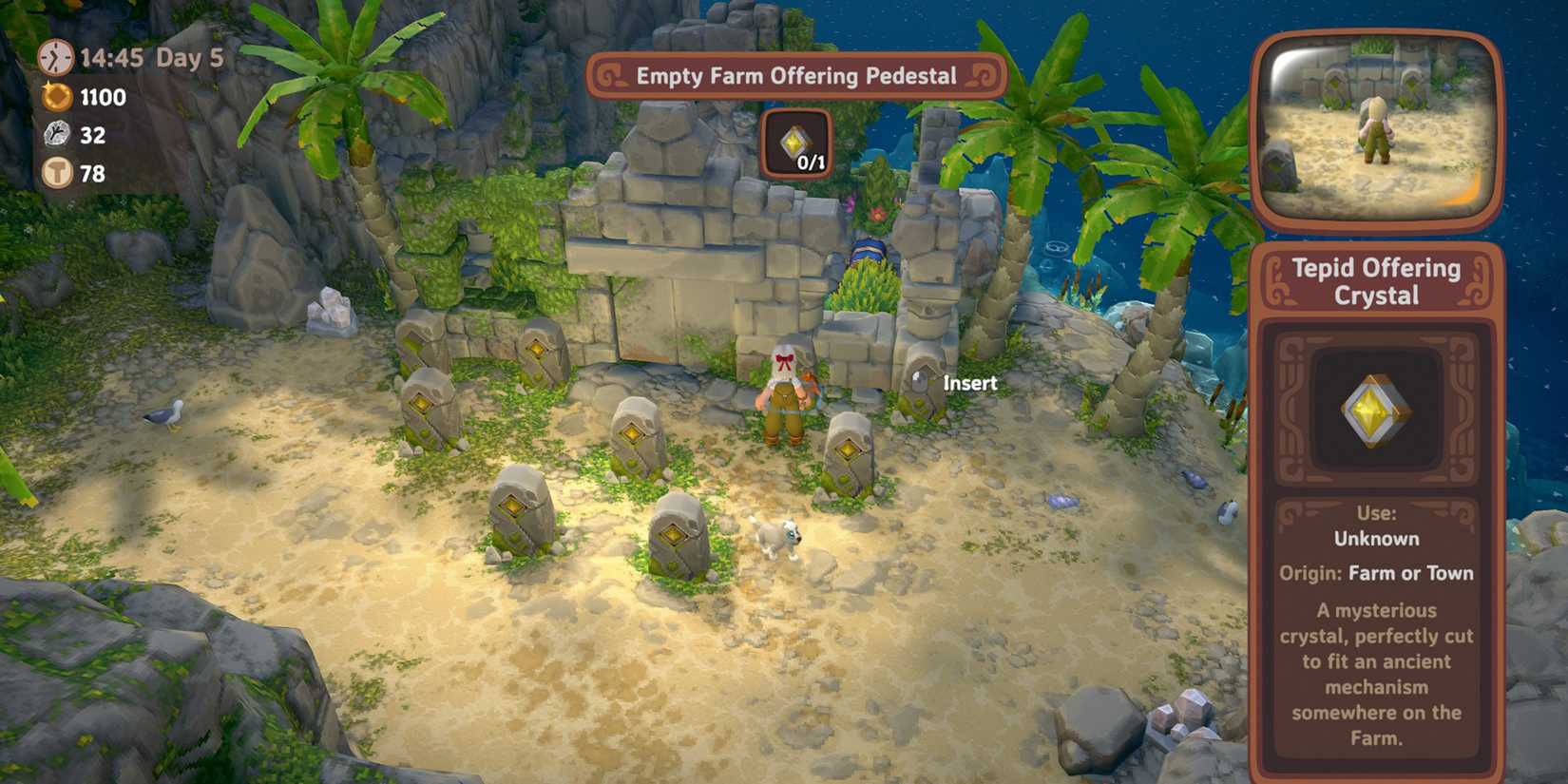This screenshot has height=784, width=1568.
Task: Toggle the Day 5 time display
Action: (188, 59)
